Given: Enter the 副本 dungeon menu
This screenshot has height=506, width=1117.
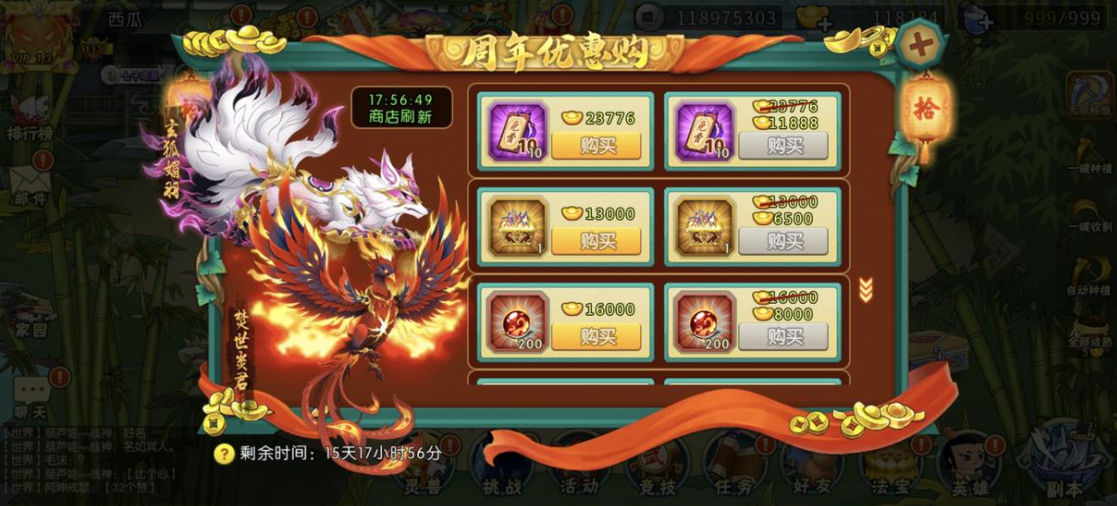Looking at the screenshot, I should coord(1062,470).
